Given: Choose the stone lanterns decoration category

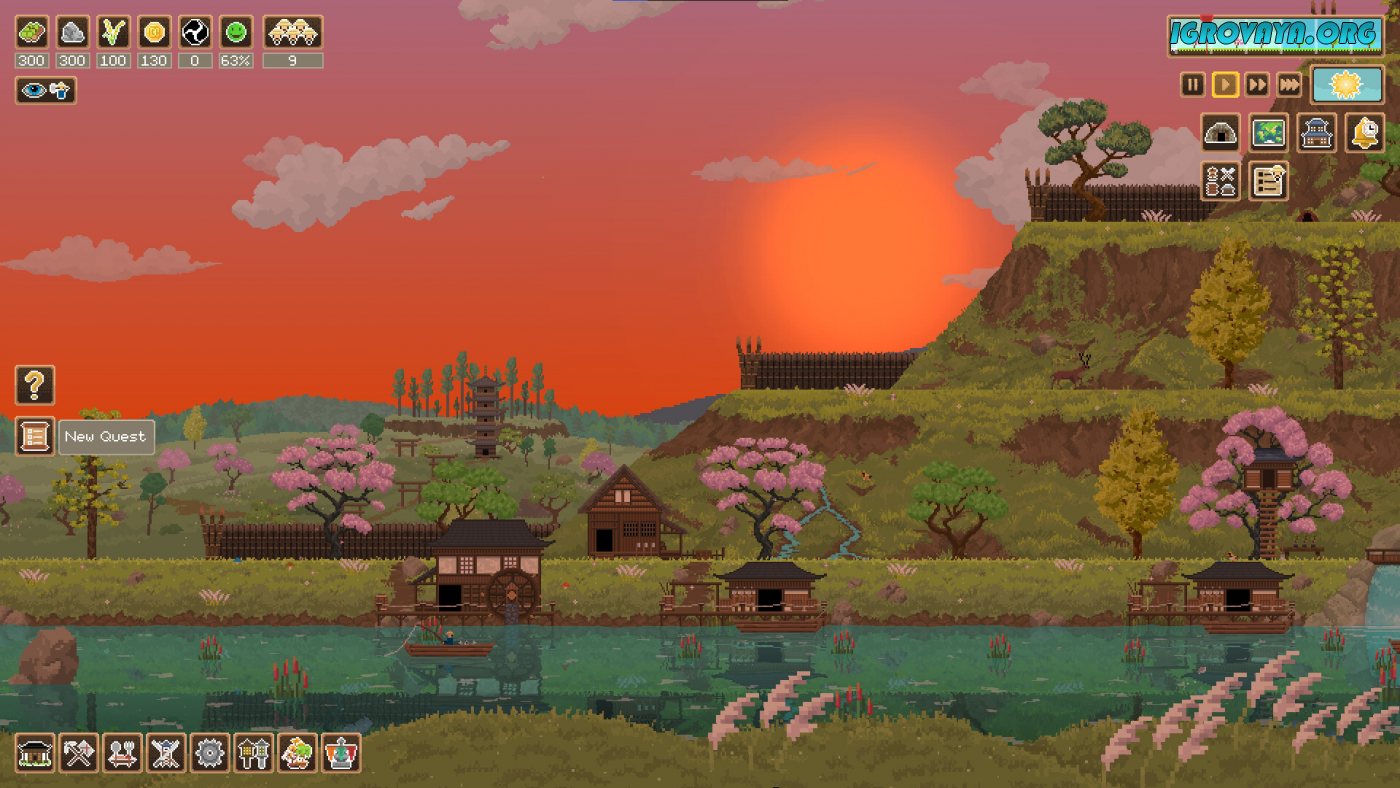Looking at the screenshot, I should (x=253, y=753).
